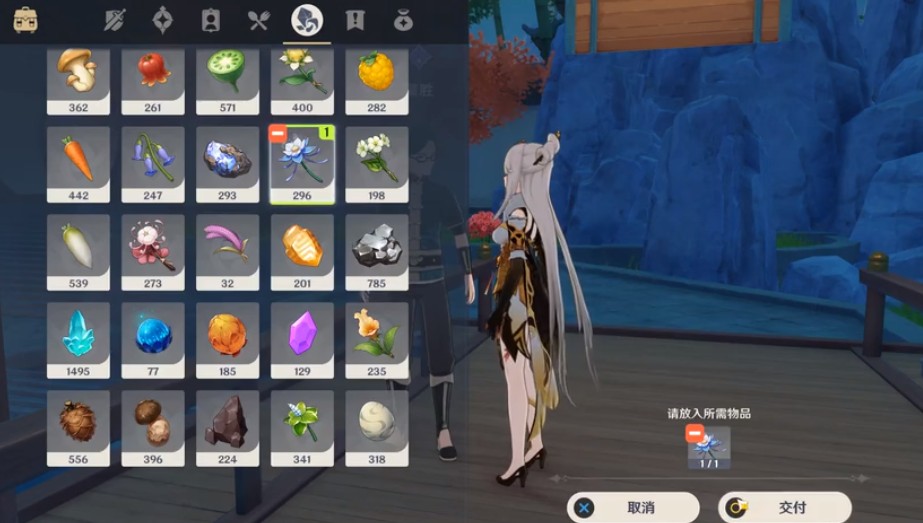Choose the silver iron chunk stack of 785
The height and width of the screenshot is (523, 923).
376,252
